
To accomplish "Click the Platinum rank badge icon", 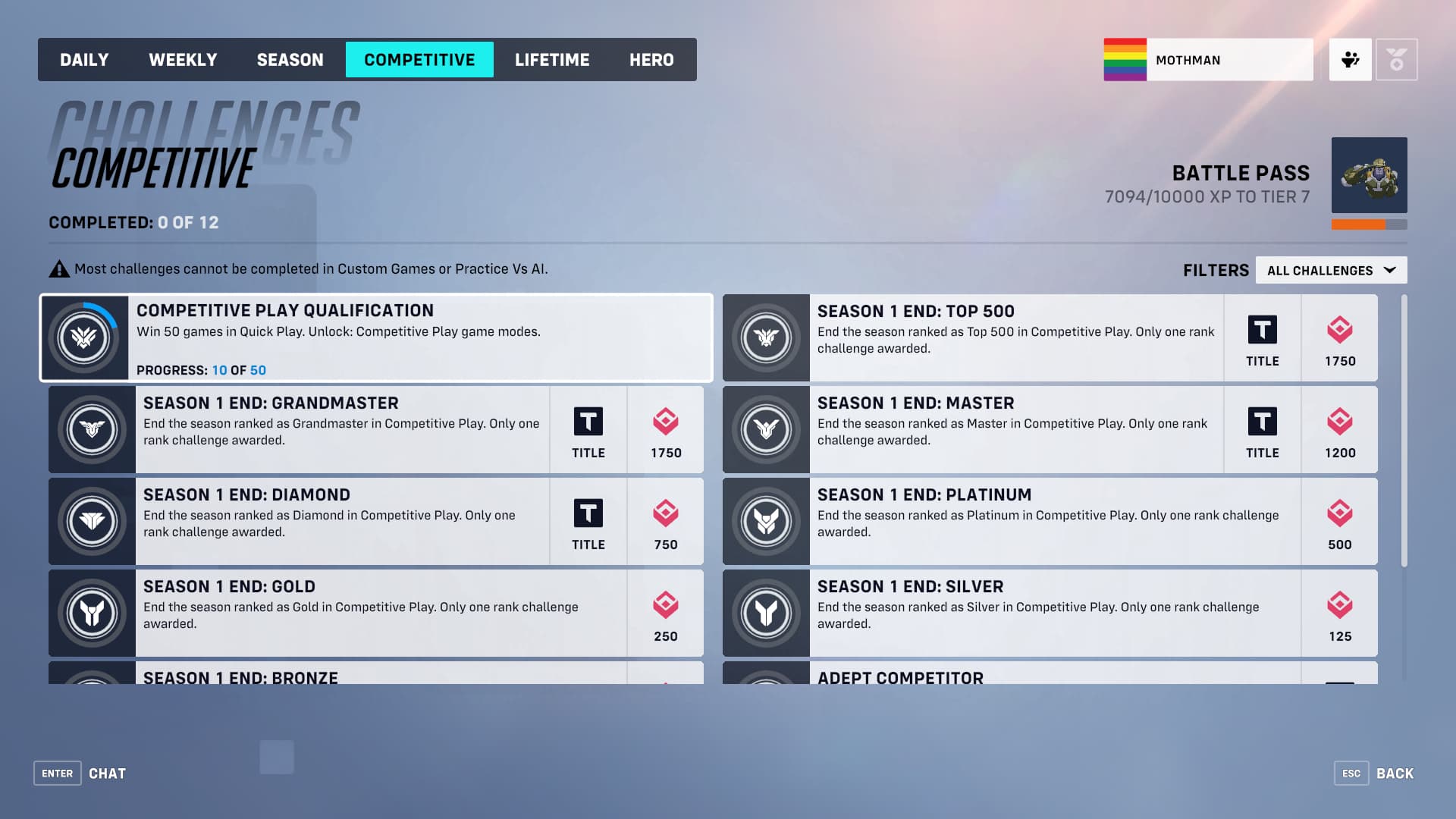I will pos(767,521).
